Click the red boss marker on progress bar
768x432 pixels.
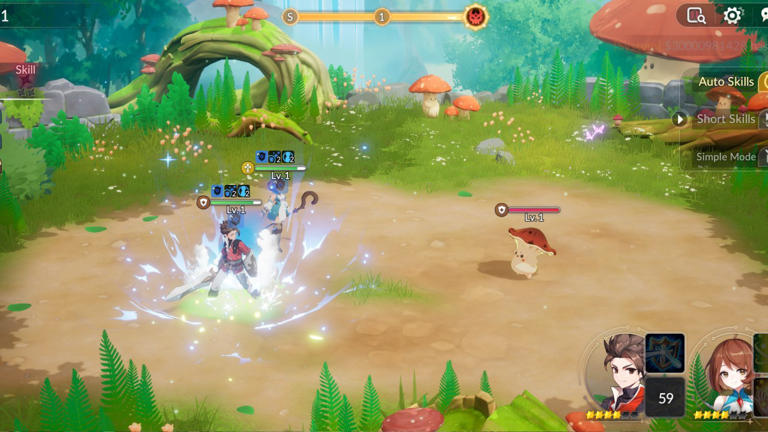476,16
